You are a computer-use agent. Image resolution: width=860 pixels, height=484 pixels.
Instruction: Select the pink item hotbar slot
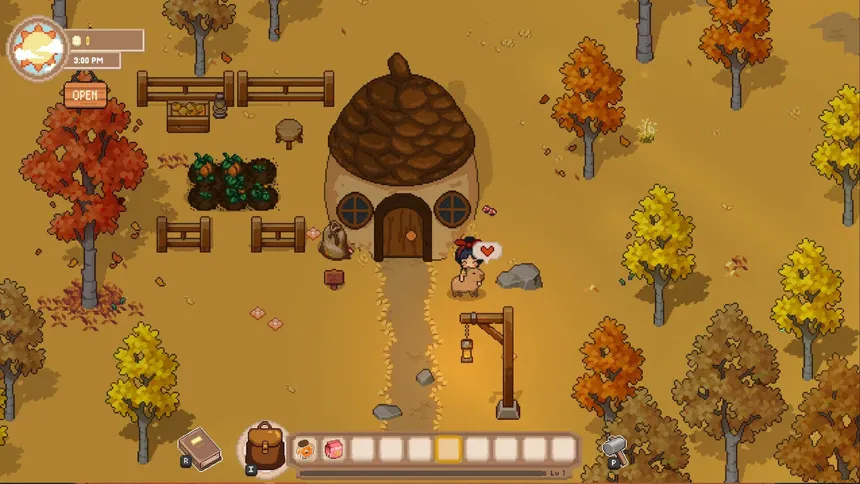pyautogui.click(x=335, y=450)
